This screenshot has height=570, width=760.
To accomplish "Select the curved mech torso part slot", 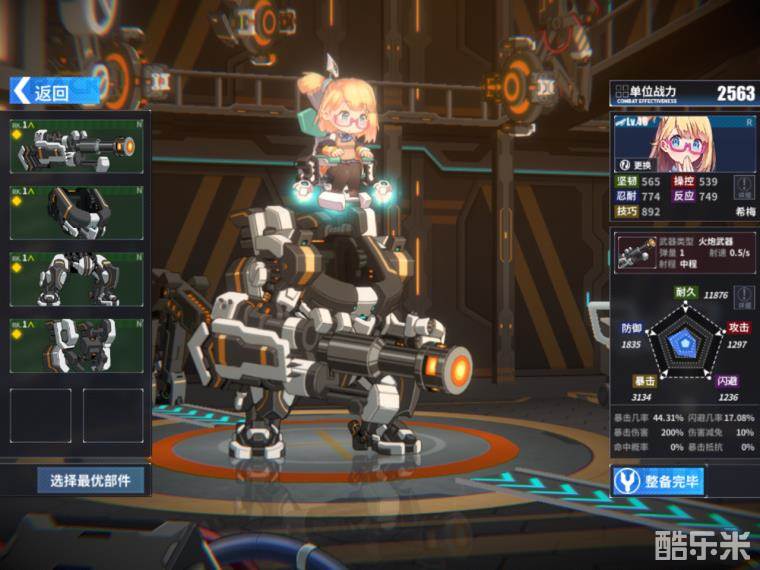I will 77,212.
